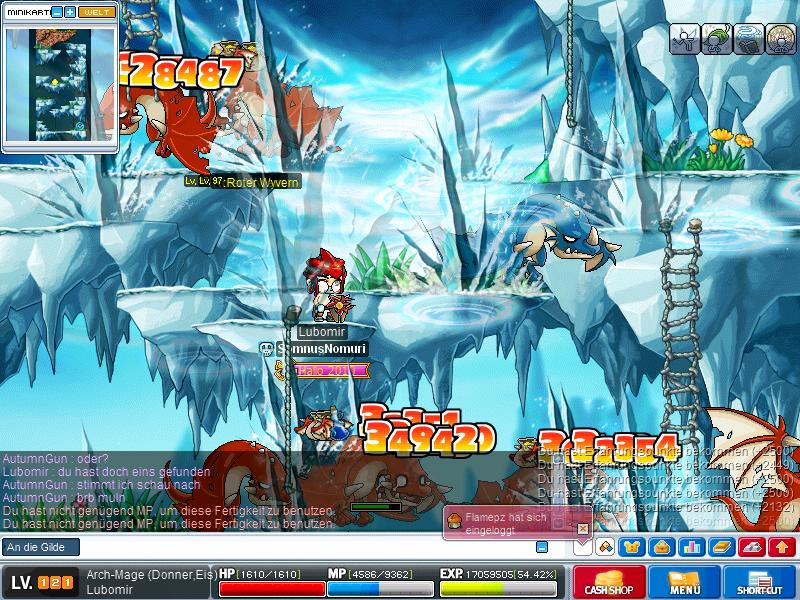The width and height of the screenshot is (800, 600).
Task: Click the swirling book buff icon
Action: tap(748, 39)
